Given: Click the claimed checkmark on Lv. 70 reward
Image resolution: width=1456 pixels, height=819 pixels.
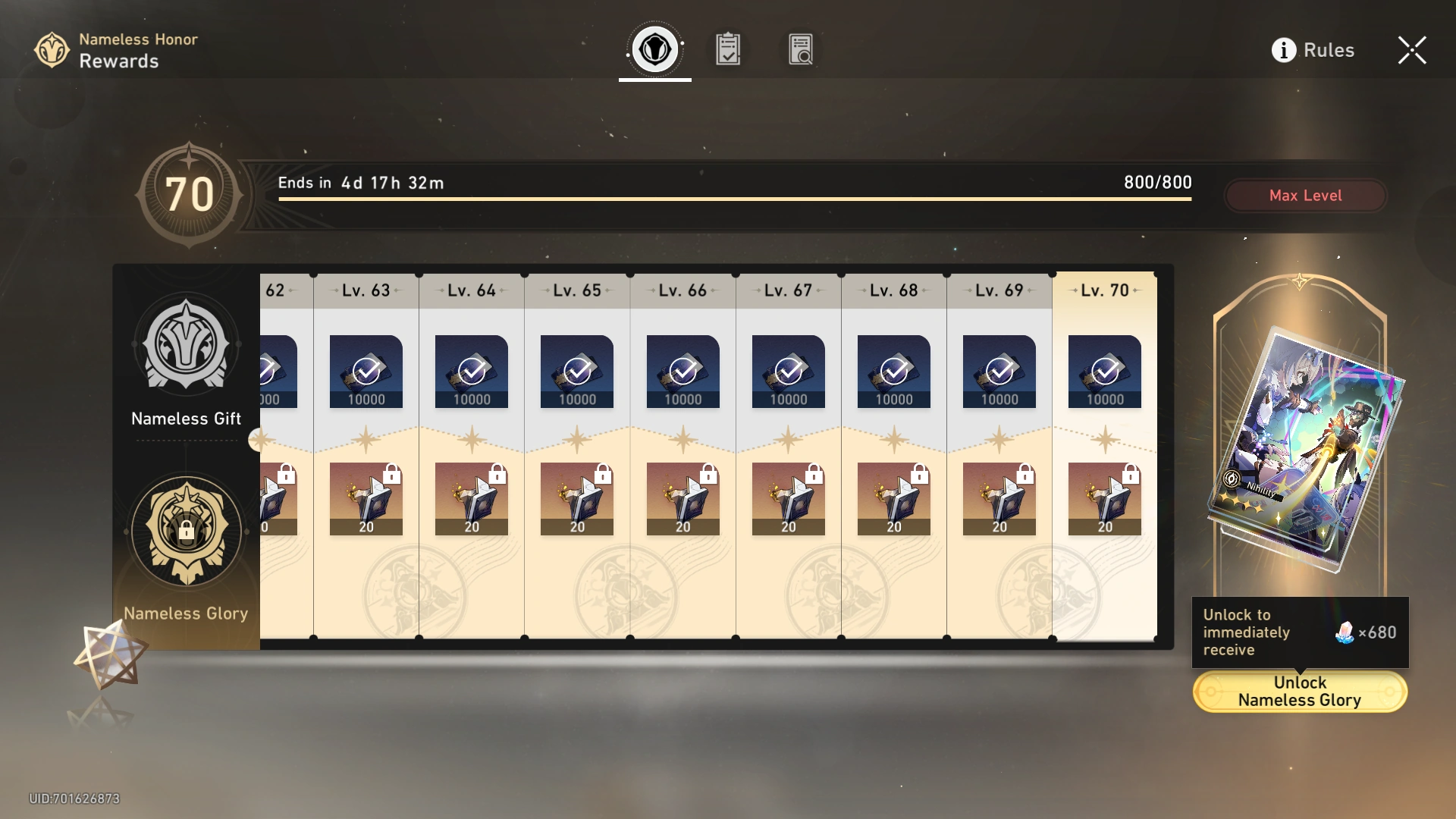Looking at the screenshot, I should click(1104, 372).
